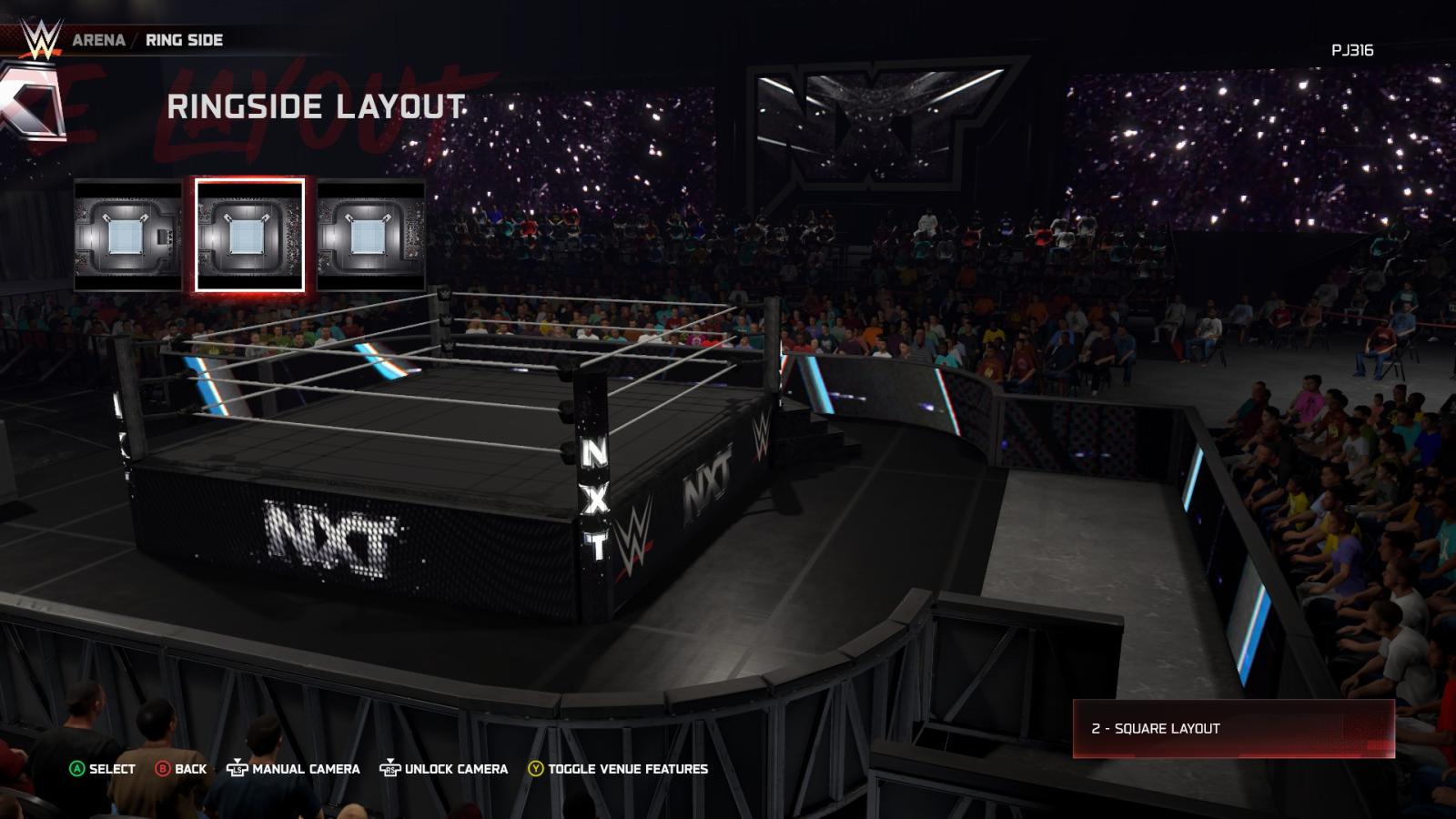Go back with the Back button
The height and width of the screenshot is (819, 1456).
[x=181, y=769]
